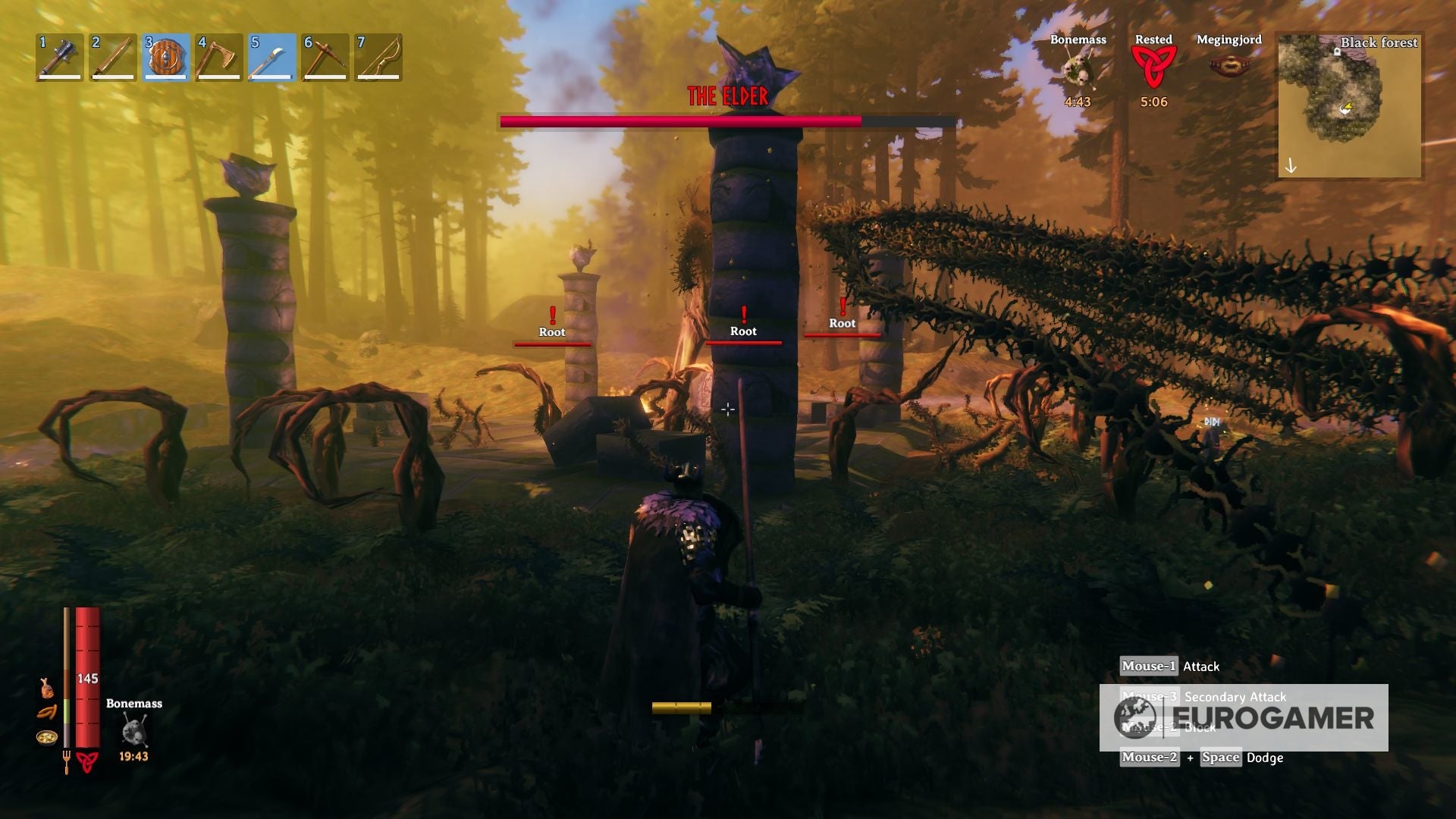Select the spiked mace in hotbar slot 1
Viewport: 1456px width, 819px height.
[60, 57]
